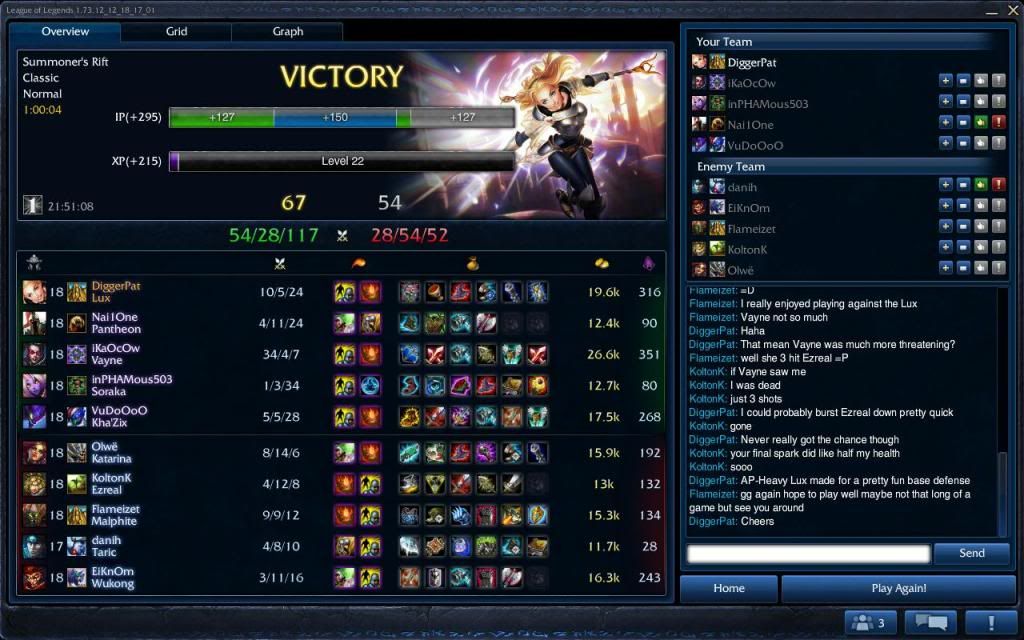Give Olwë a thumbs-up honor
Viewport: 1024px width, 640px height.
click(980, 269)
